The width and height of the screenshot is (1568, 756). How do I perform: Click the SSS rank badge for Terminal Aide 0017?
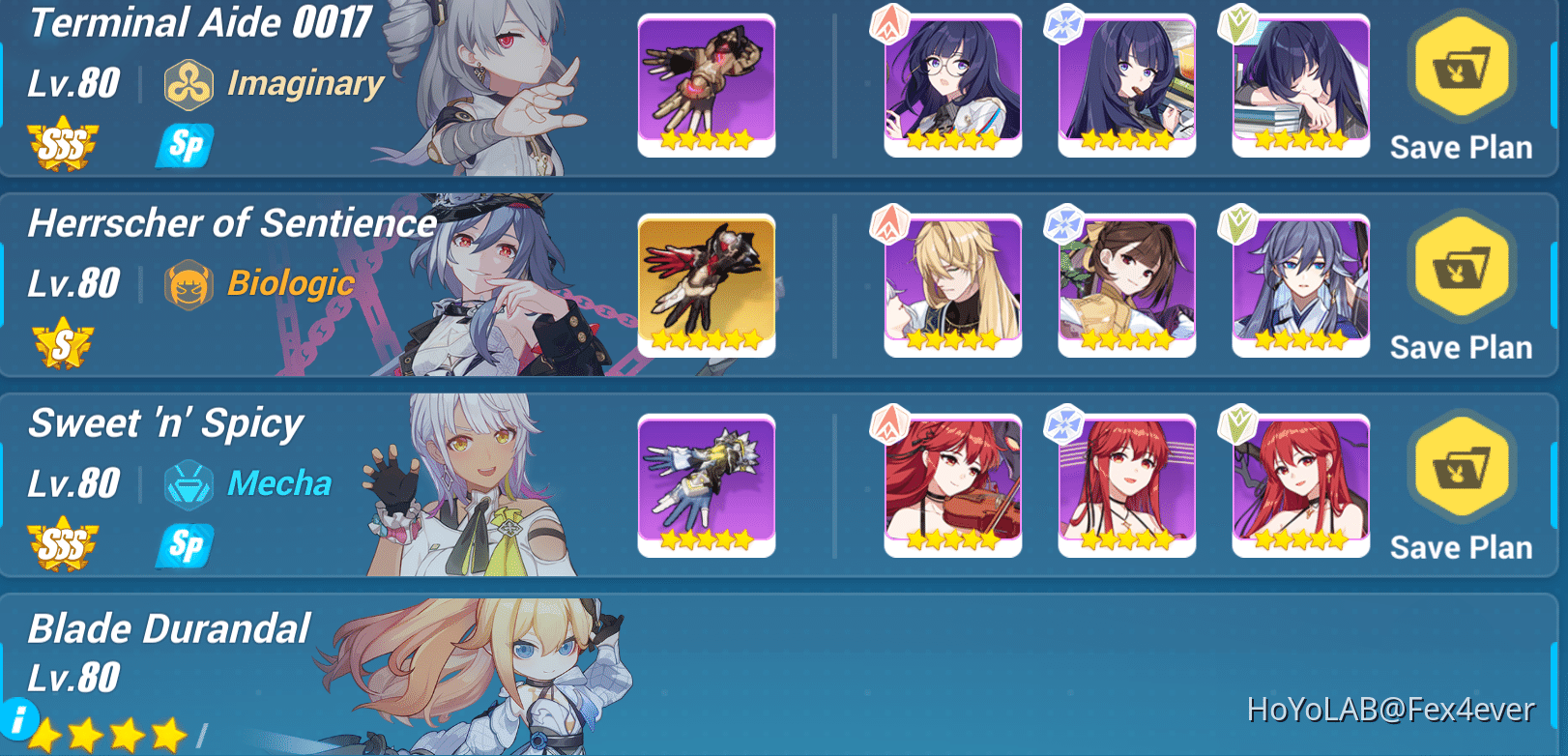(63, 147)
